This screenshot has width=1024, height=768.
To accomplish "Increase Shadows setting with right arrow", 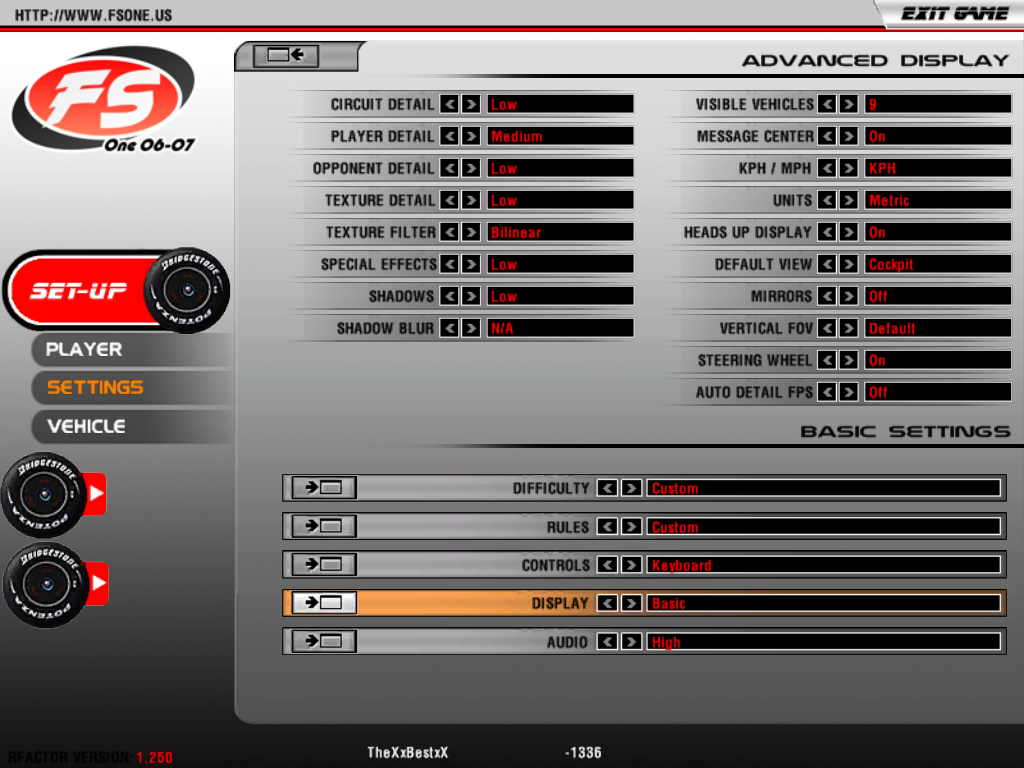I will pyautogui.click(x=471, y=296).
